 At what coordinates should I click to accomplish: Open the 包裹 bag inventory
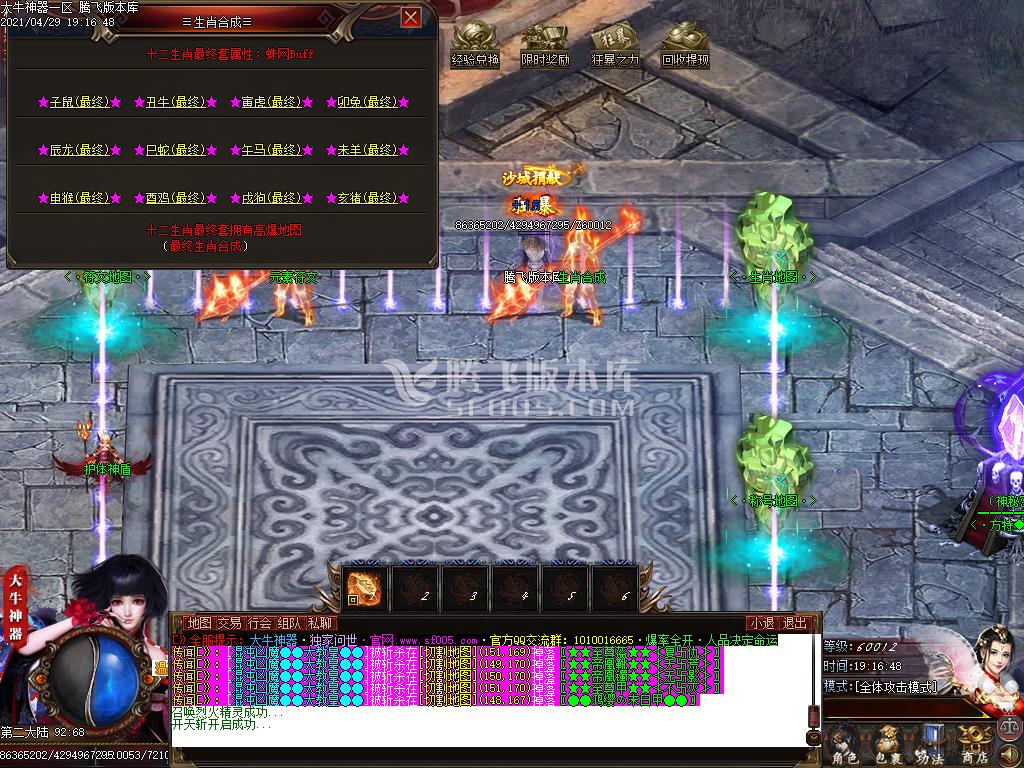pos(889,745)
